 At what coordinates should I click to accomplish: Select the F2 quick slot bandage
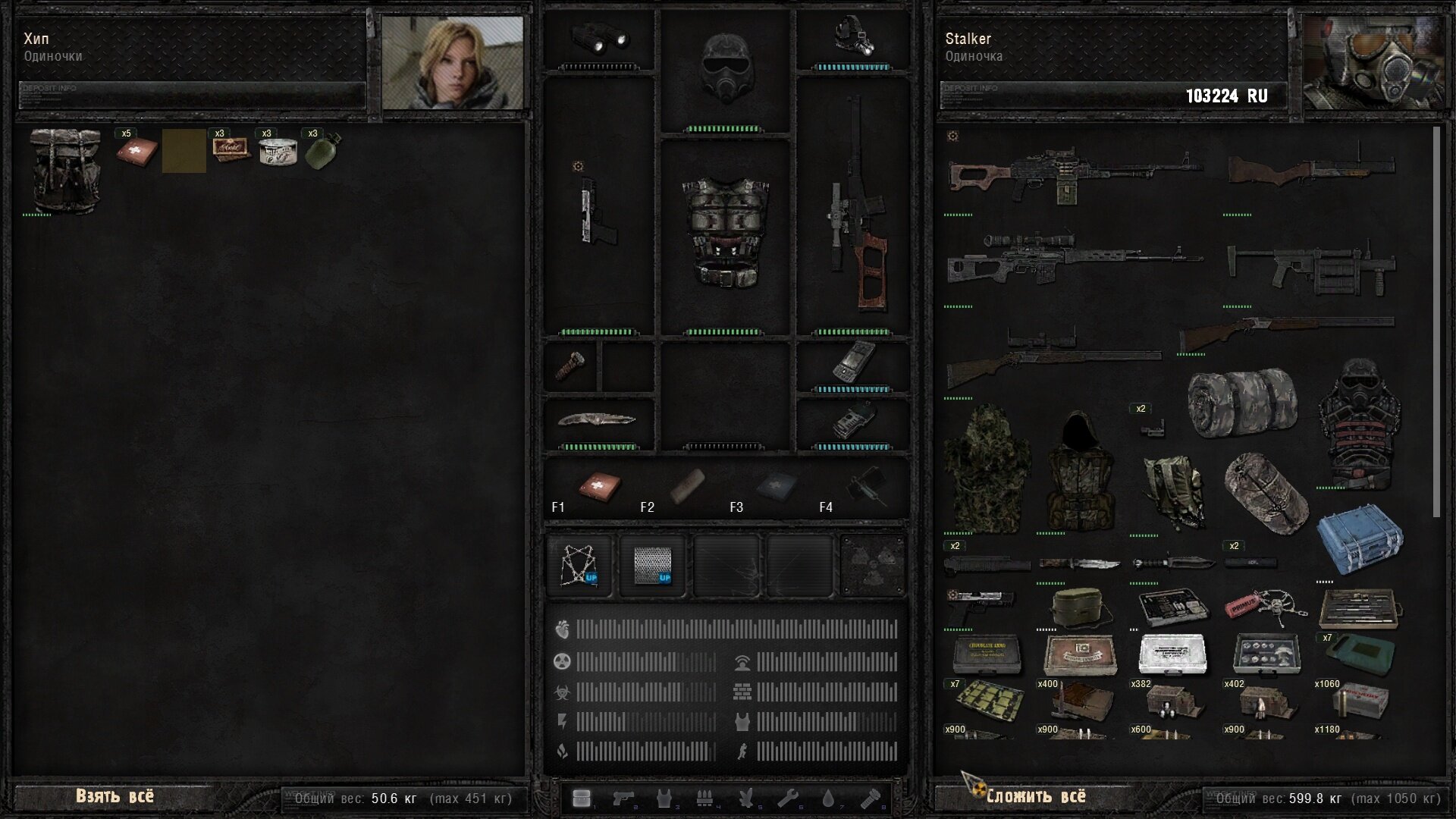pyautogui.click(x=687, y=486)
